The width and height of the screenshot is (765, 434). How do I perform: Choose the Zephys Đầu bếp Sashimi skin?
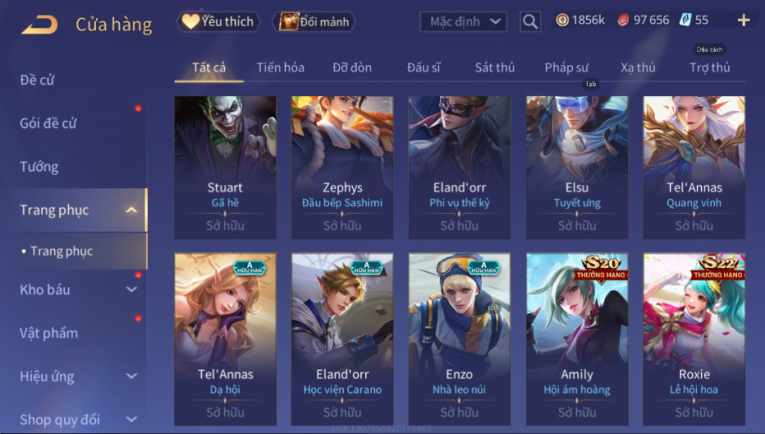(x=342, y=165)
